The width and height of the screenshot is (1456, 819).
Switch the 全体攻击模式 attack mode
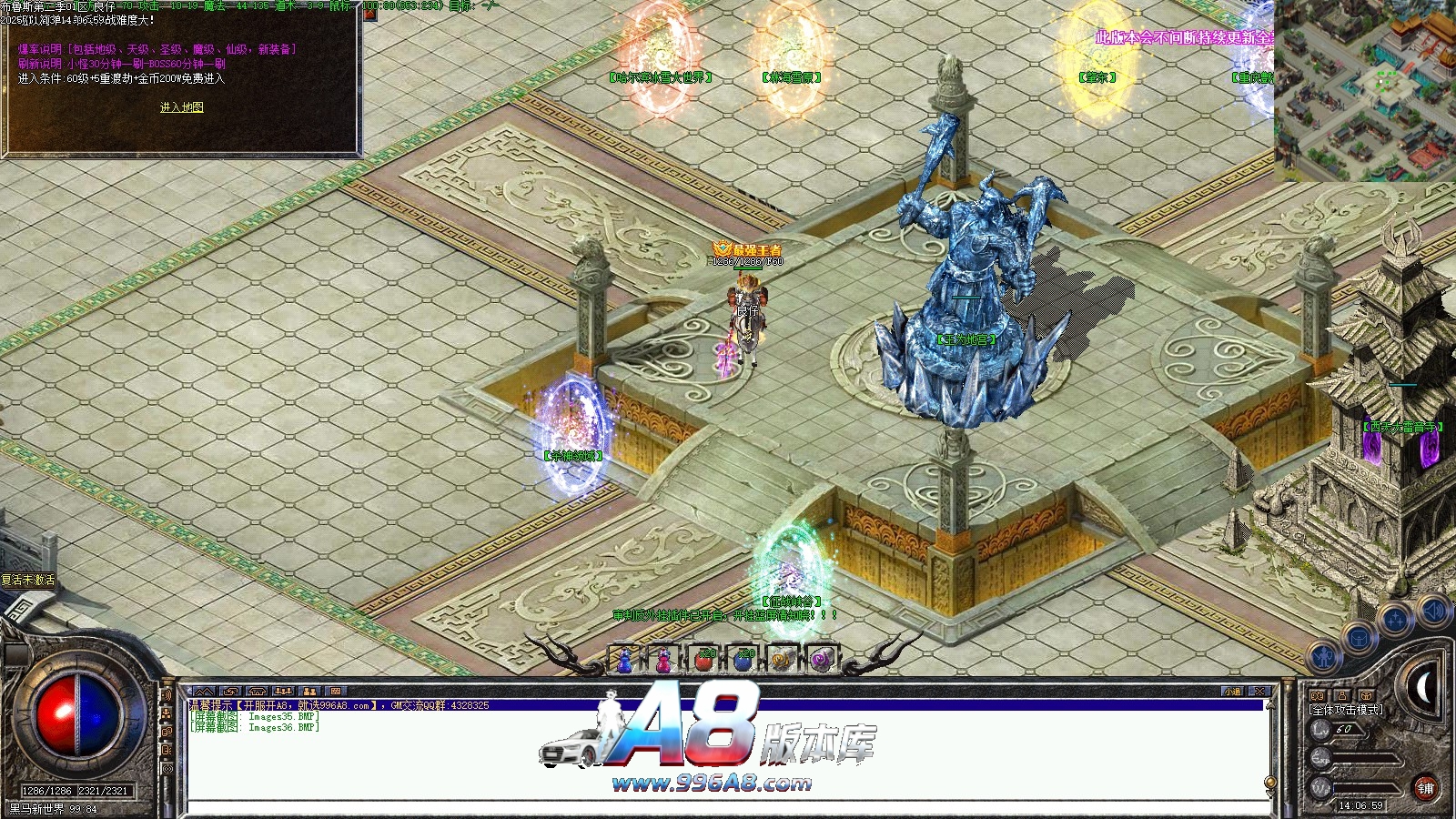(1346, 710)
